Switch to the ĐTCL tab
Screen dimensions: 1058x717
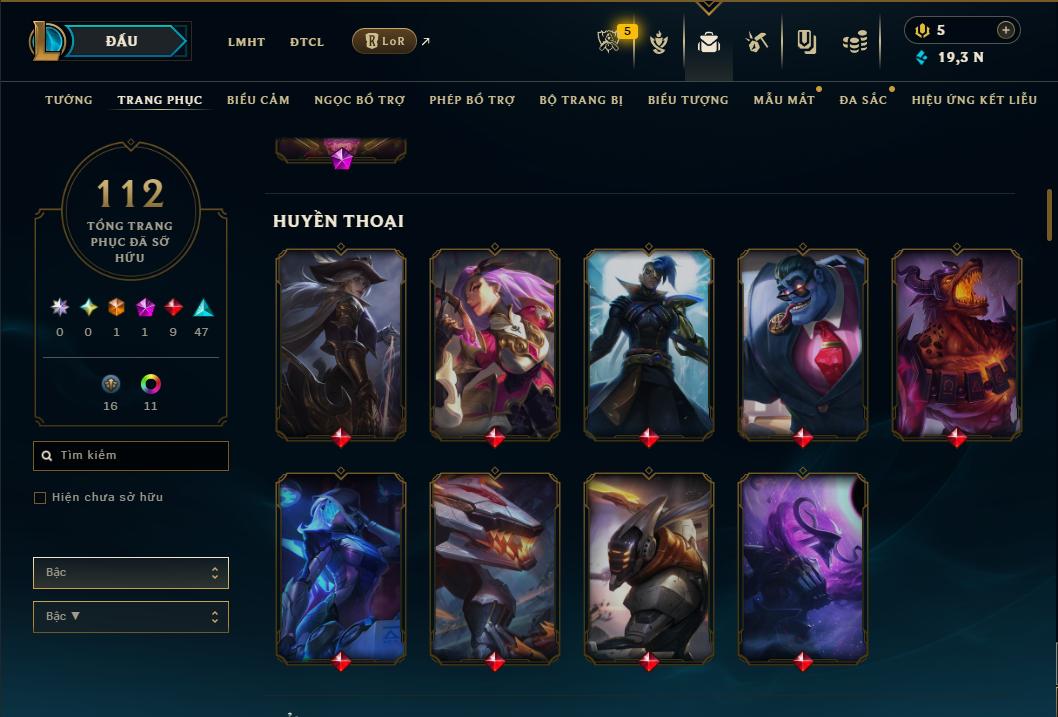(307, 42)
